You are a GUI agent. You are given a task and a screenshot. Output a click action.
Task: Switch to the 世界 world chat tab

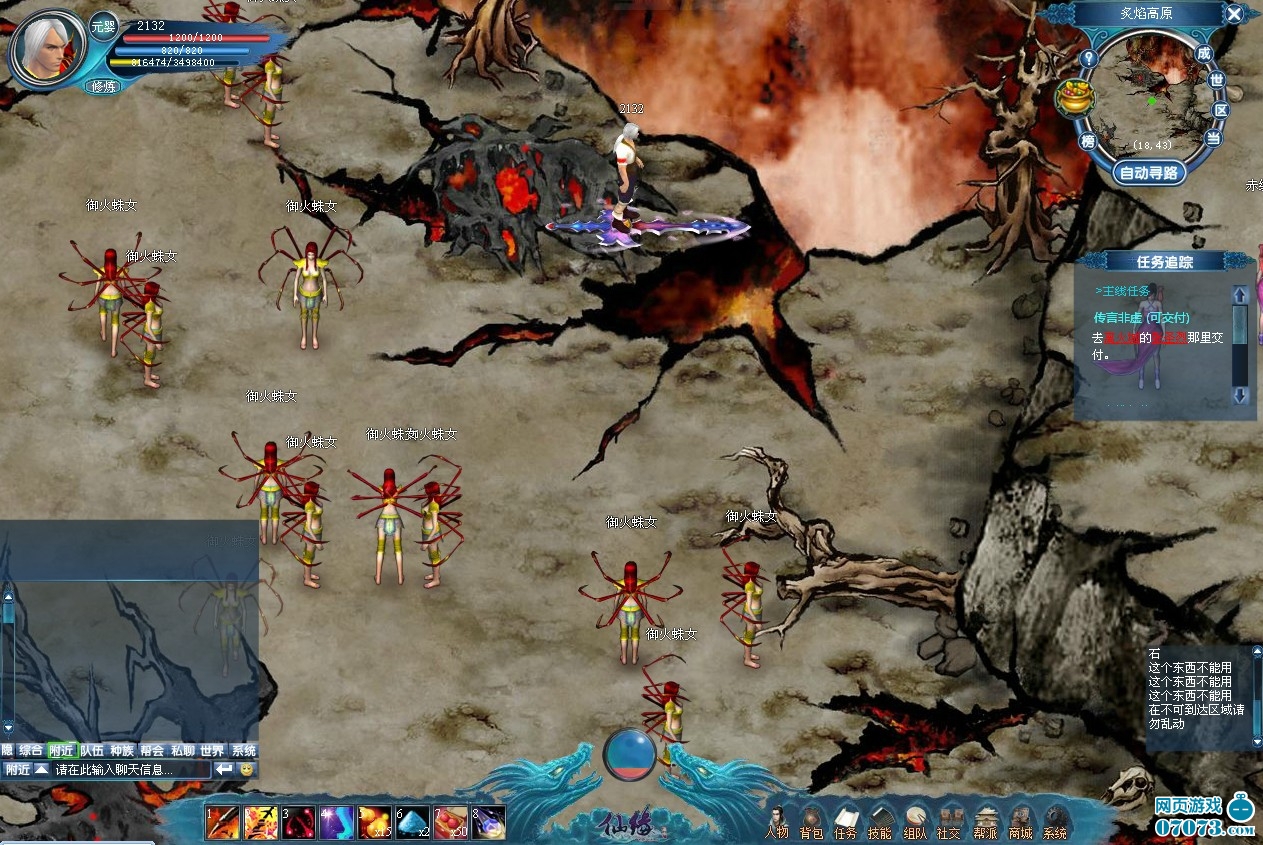click(212, 750)
